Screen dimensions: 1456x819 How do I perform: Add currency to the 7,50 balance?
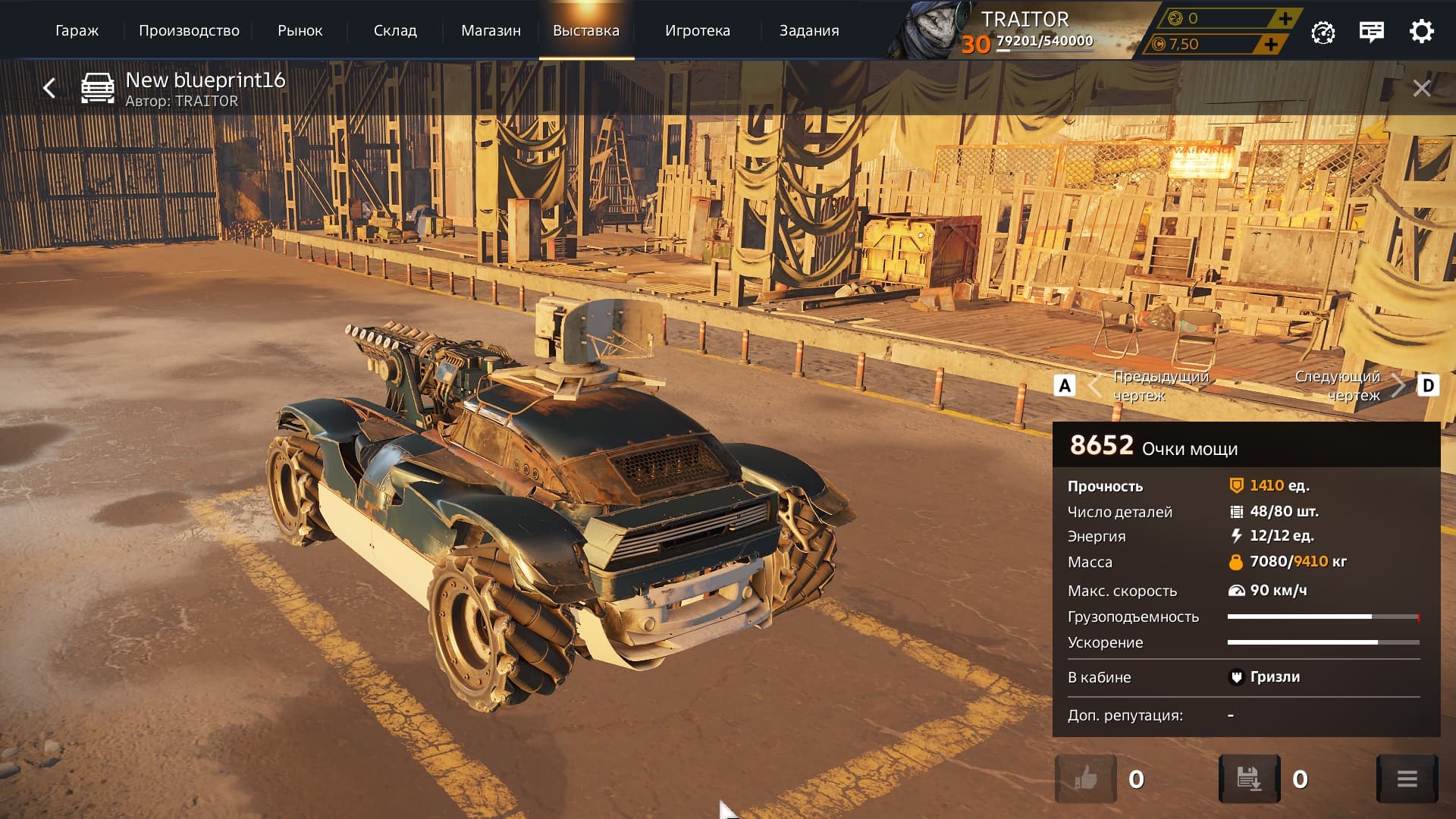[1271, 44]
